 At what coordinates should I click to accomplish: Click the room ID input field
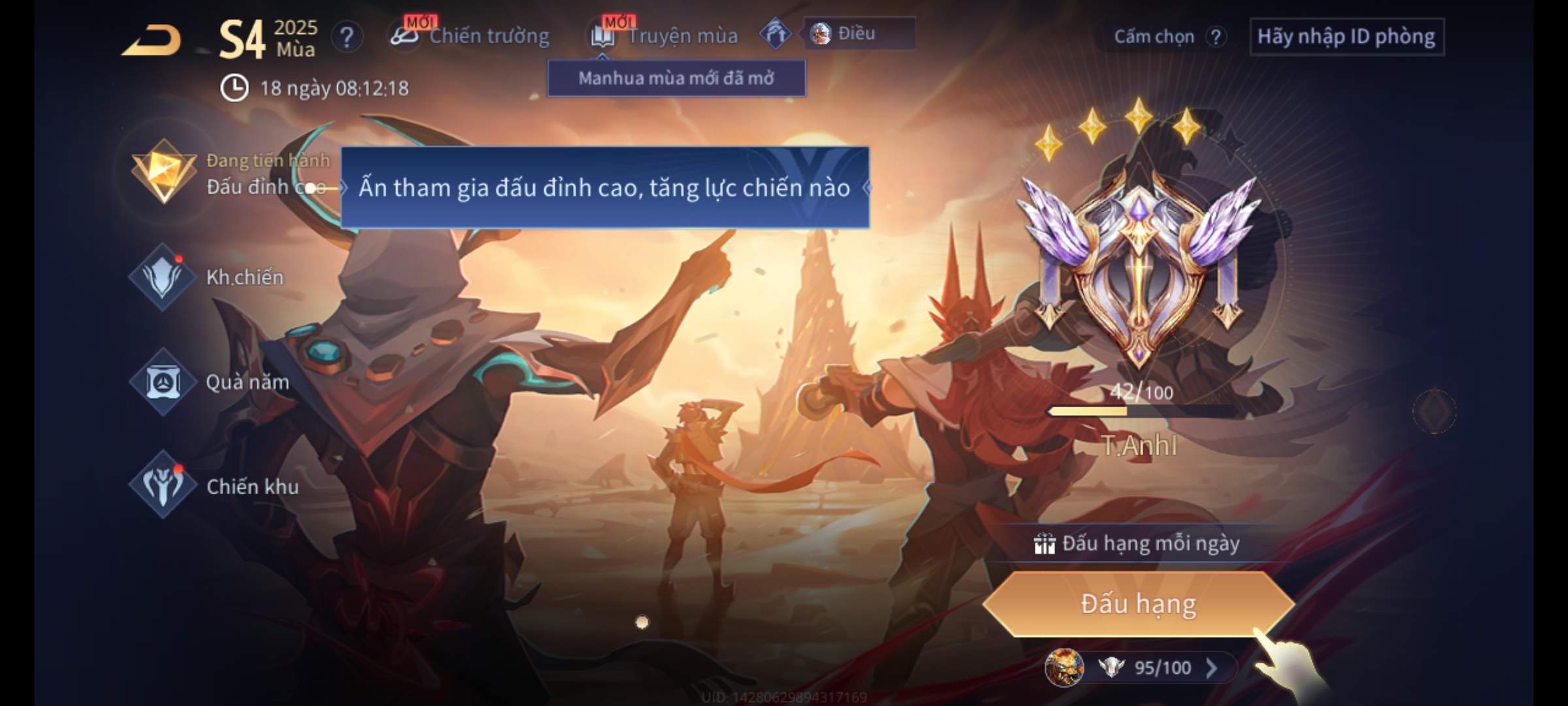tap(1346, 37)
